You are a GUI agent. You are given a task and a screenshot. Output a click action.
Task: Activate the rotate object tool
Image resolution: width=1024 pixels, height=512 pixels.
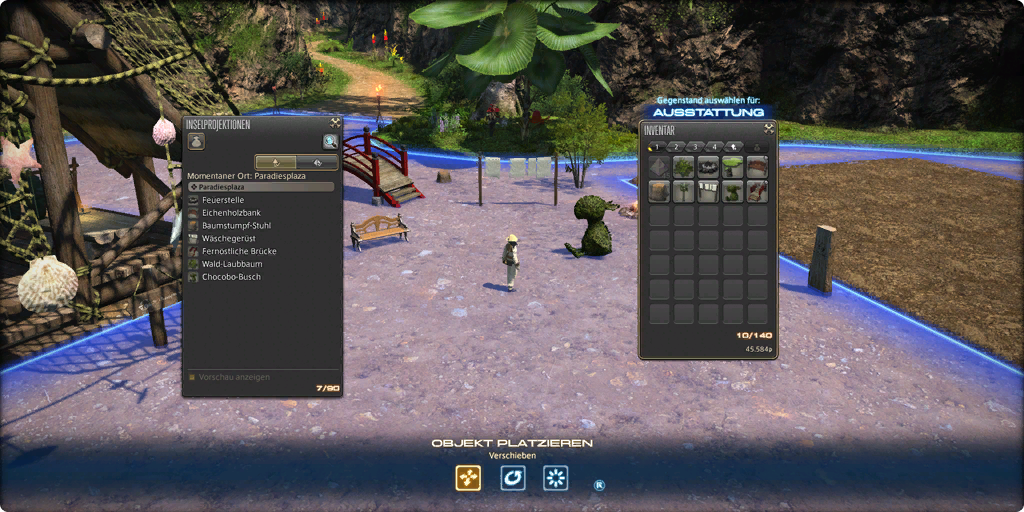click(512, 478)
